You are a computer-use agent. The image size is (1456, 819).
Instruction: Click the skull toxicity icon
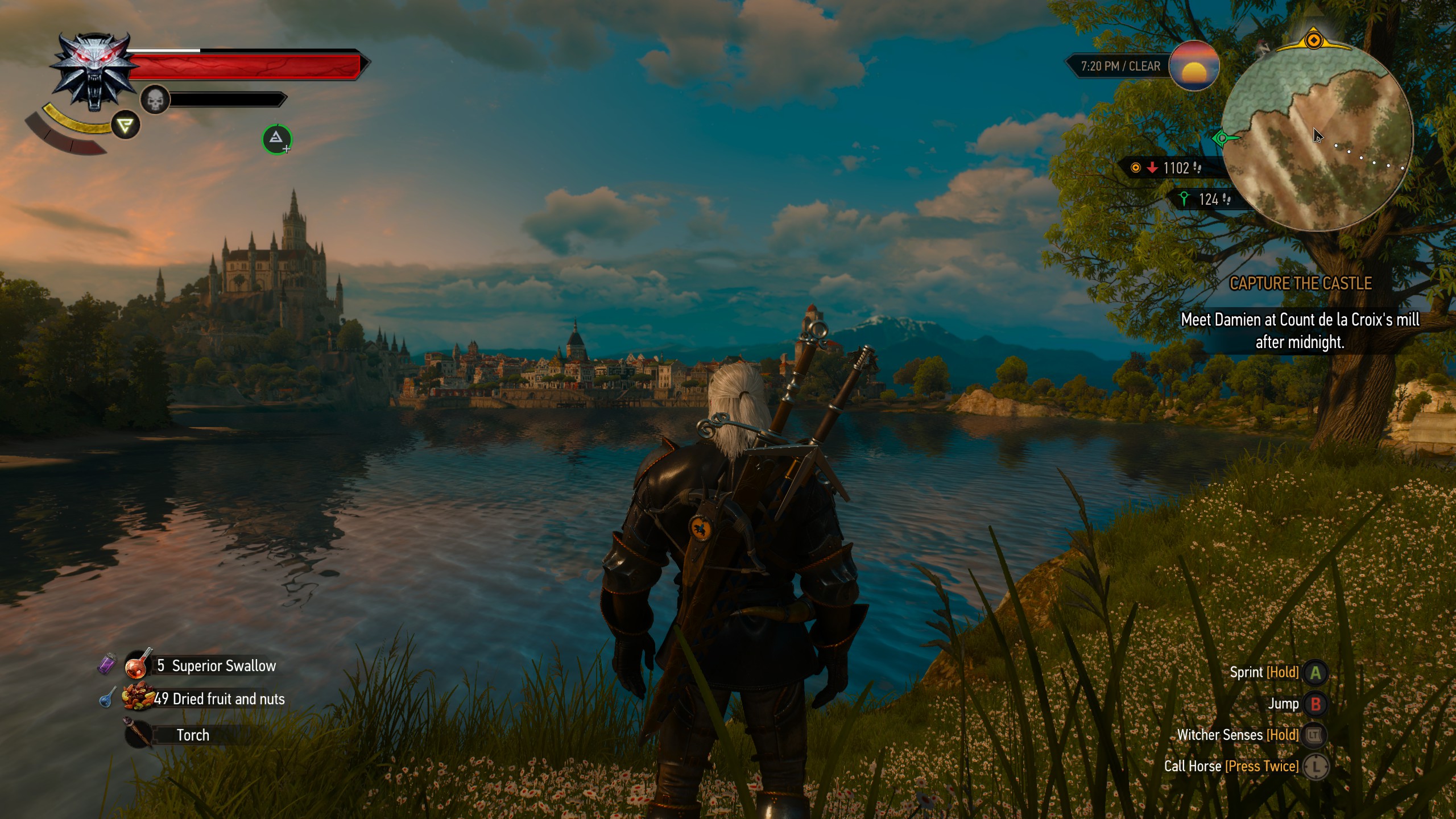(x=155, y=100)
